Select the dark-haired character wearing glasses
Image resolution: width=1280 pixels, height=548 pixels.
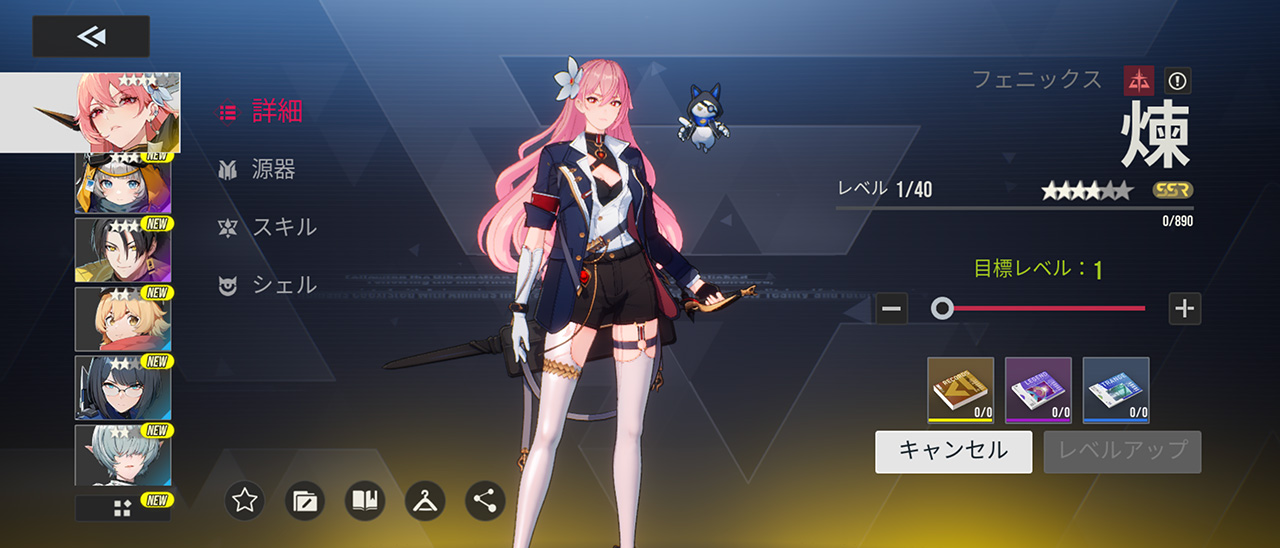[x=123, y=387]
